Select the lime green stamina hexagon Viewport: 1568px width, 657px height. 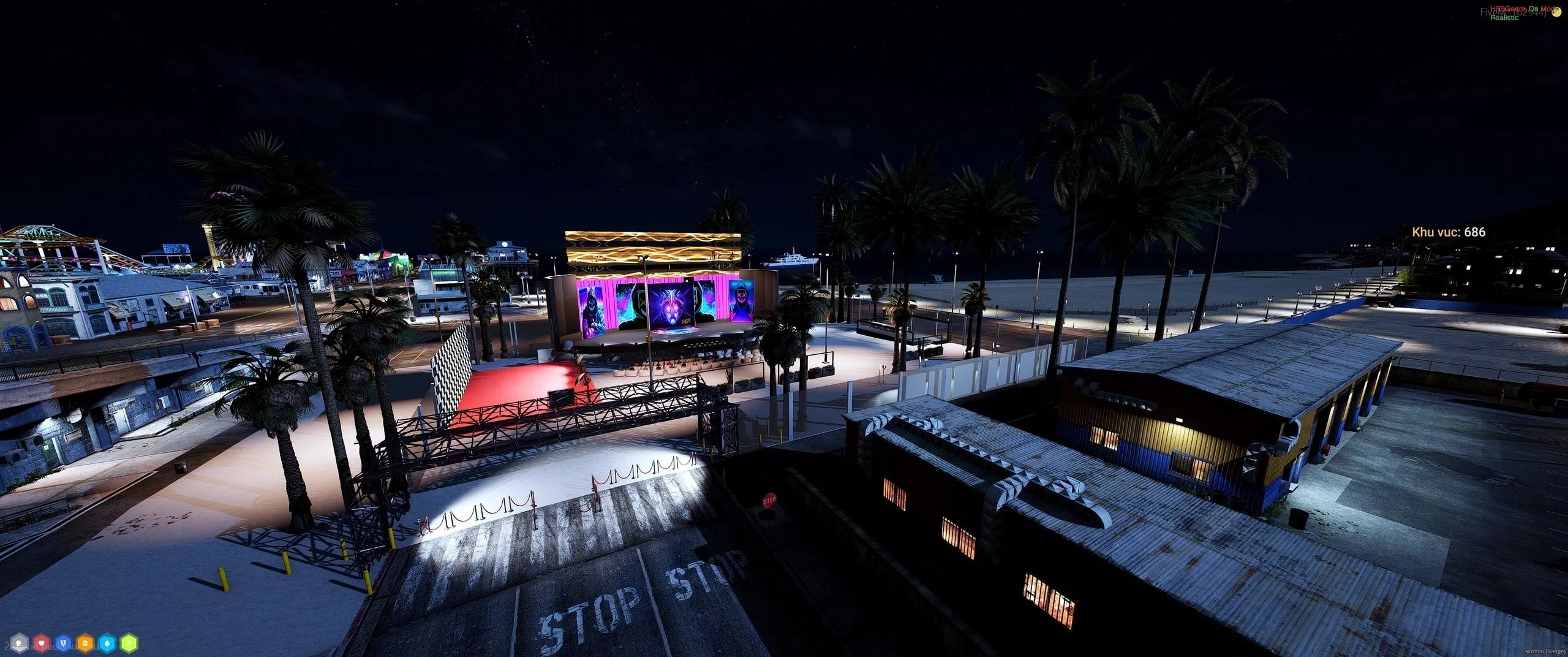(x=129, y=643)
